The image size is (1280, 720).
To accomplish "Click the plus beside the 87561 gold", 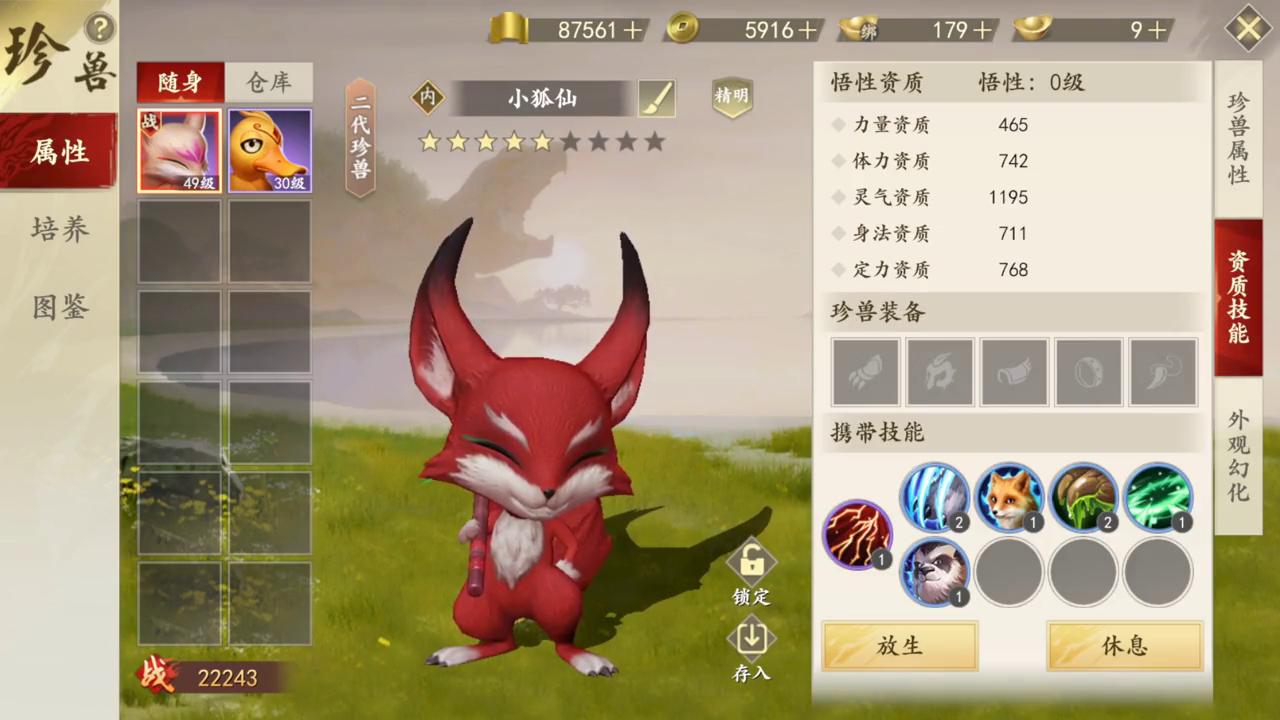I will click(x=633, y=30).
